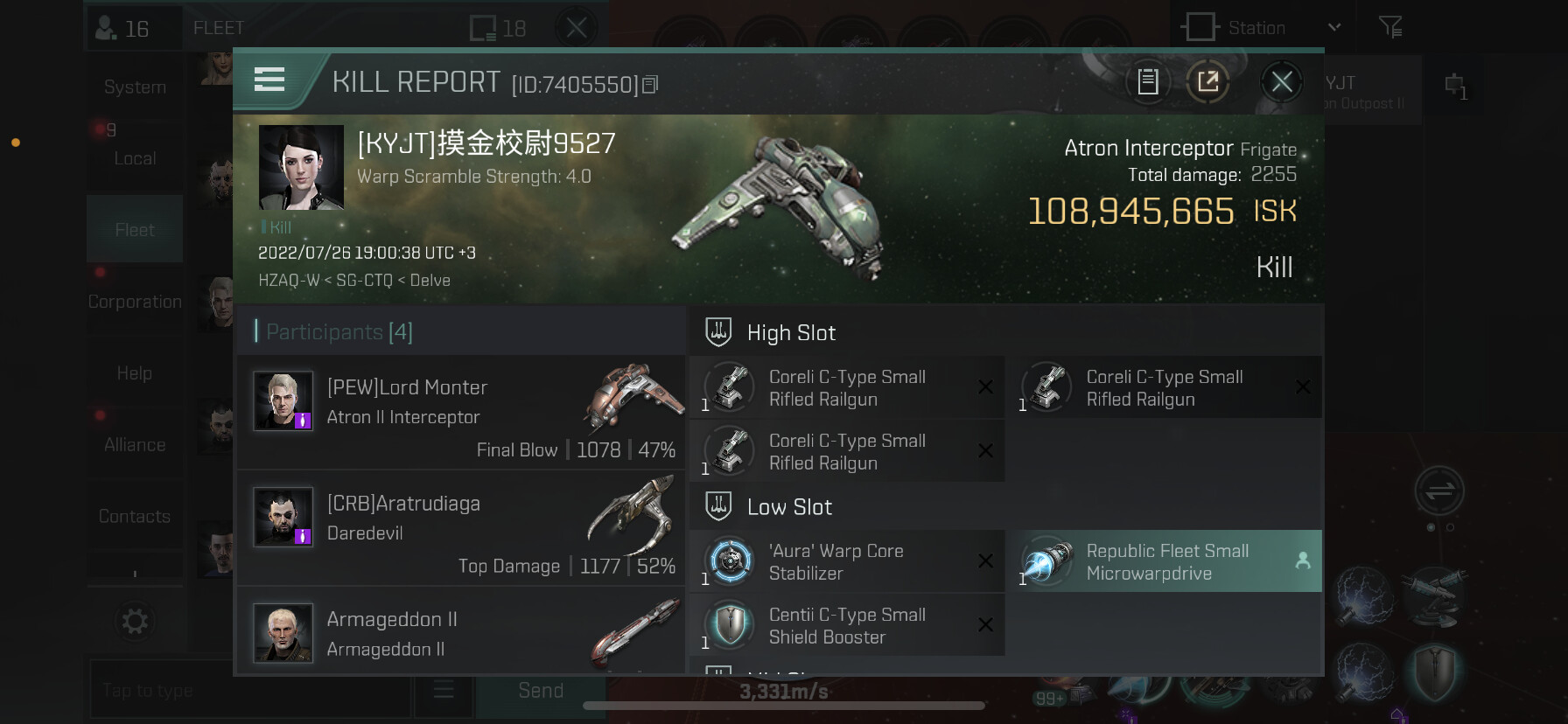Share the kill report externally

coord(1207,82)
